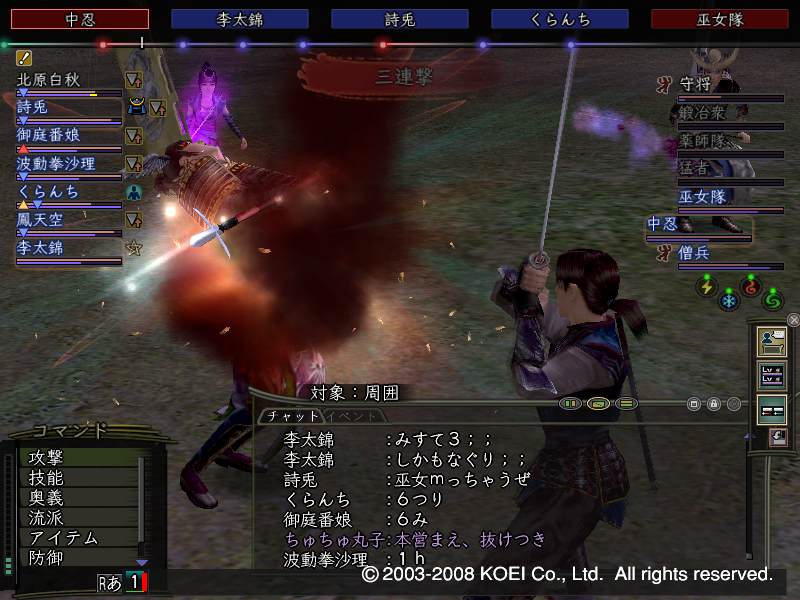Screen dimensions: 800x600
Task: Select party member 李太錦 in the party list
Action: [42, 247]
